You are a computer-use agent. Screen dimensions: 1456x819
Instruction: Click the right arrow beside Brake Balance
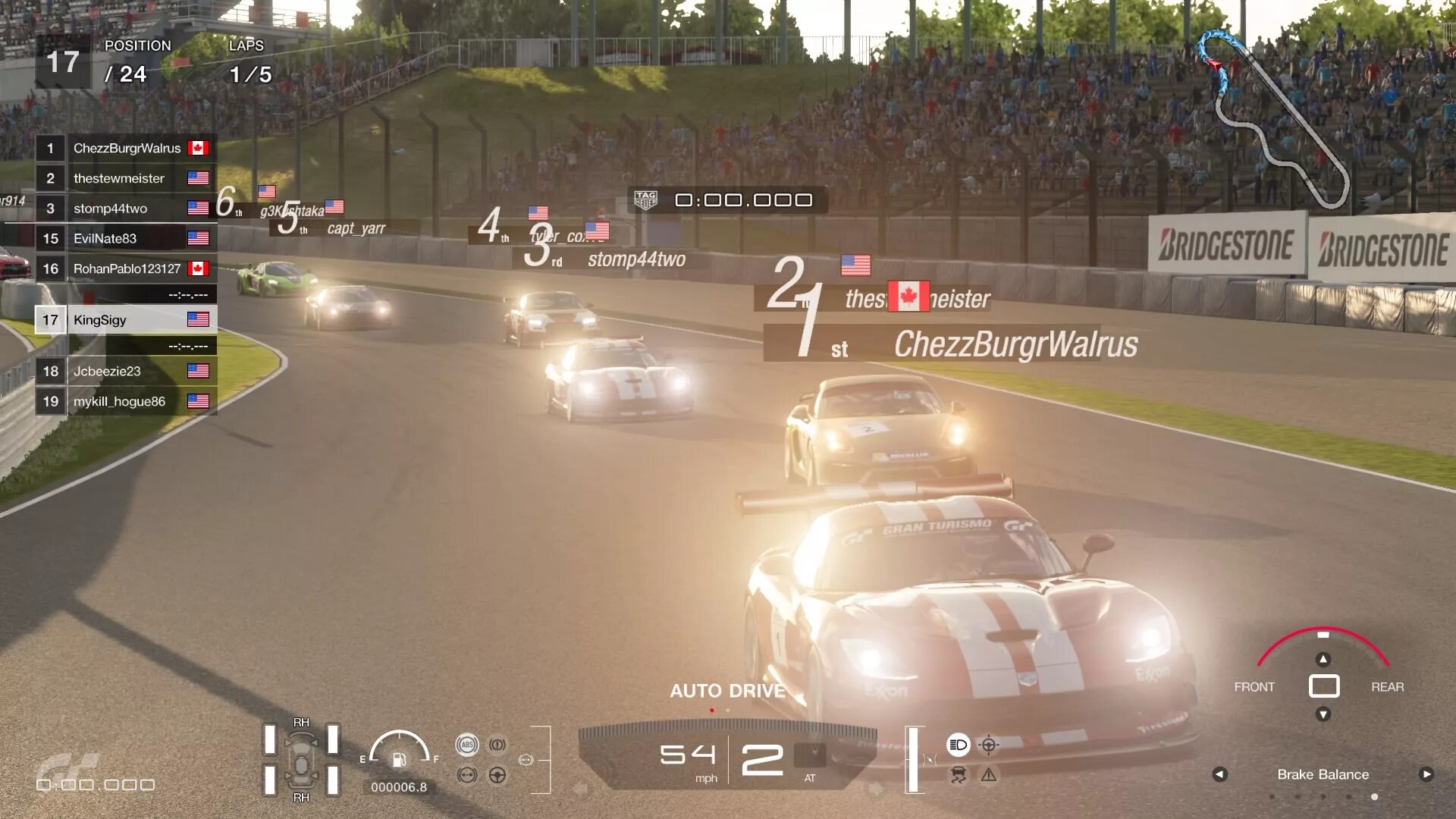coord(1426,774)
